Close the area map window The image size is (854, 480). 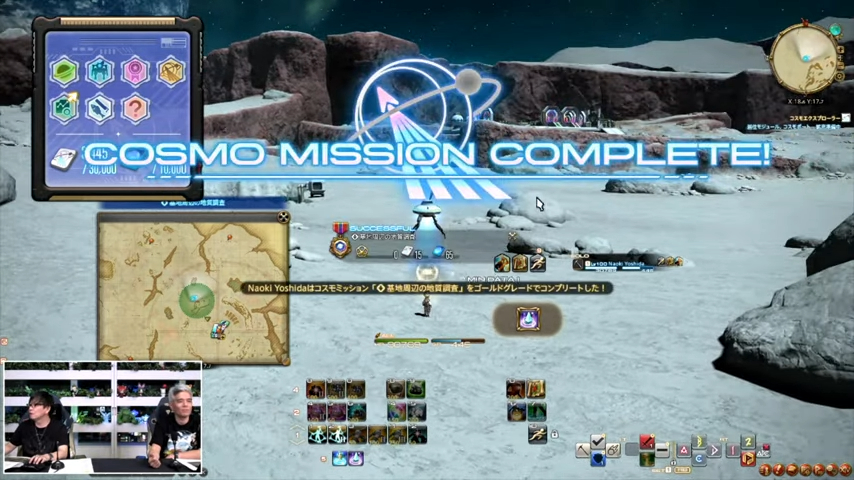(x=284, y=217)
